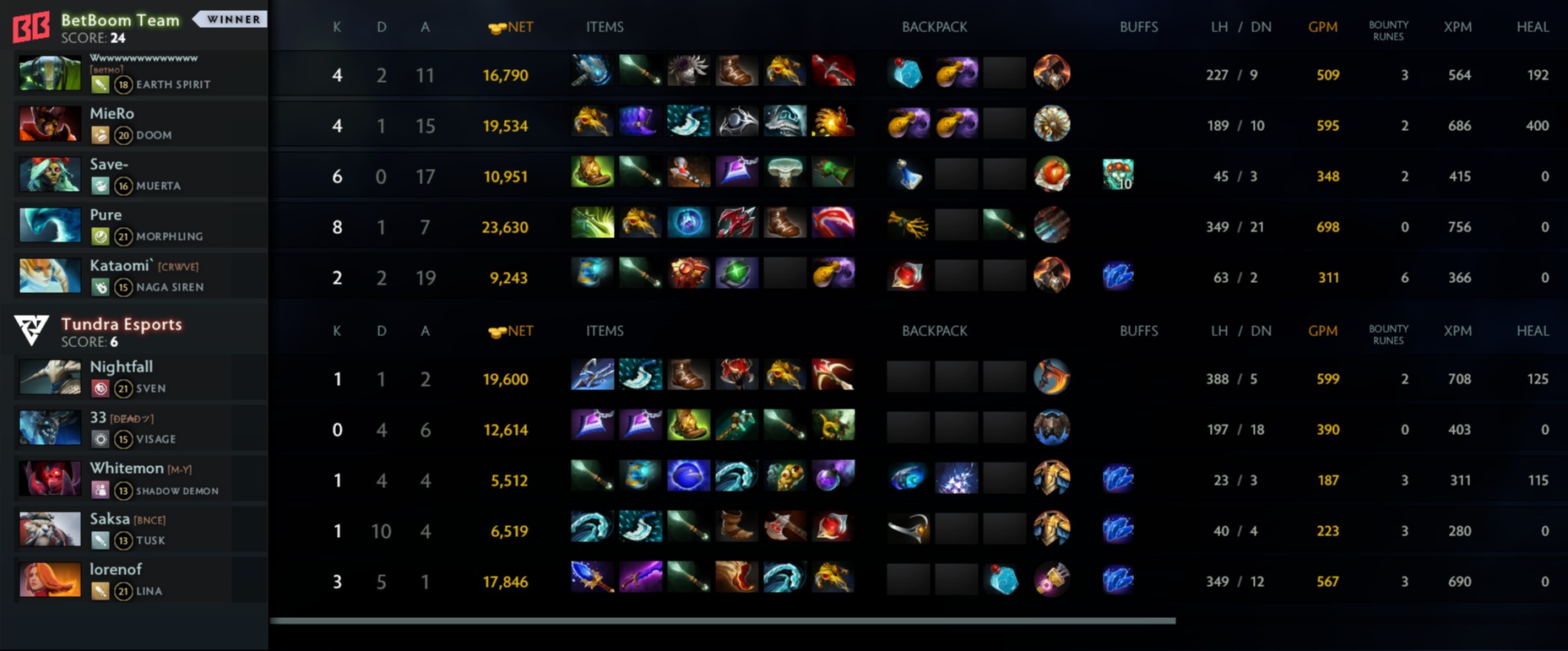The image size is (1568, 651).
Task: Choose Kataomi's Naga Siren portrait
Action: coord(51,276)
